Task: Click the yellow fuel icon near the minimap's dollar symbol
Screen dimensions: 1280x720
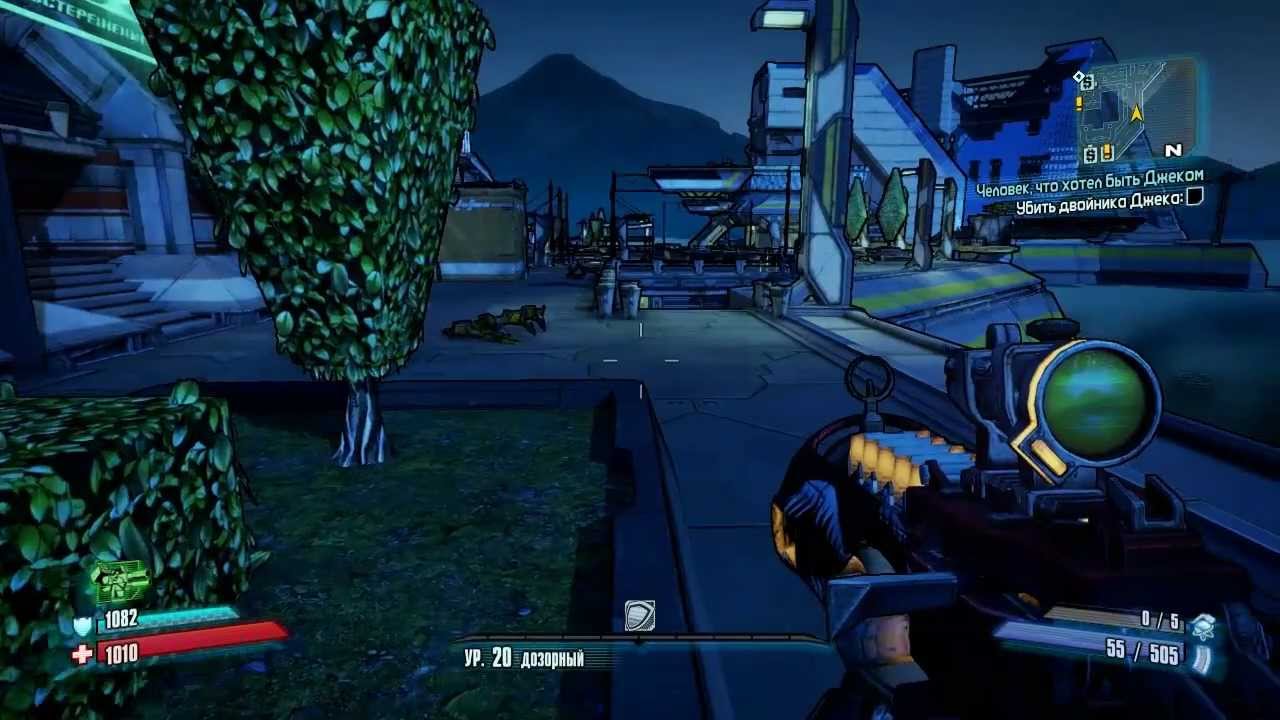Action: [x=1107, y=152]
